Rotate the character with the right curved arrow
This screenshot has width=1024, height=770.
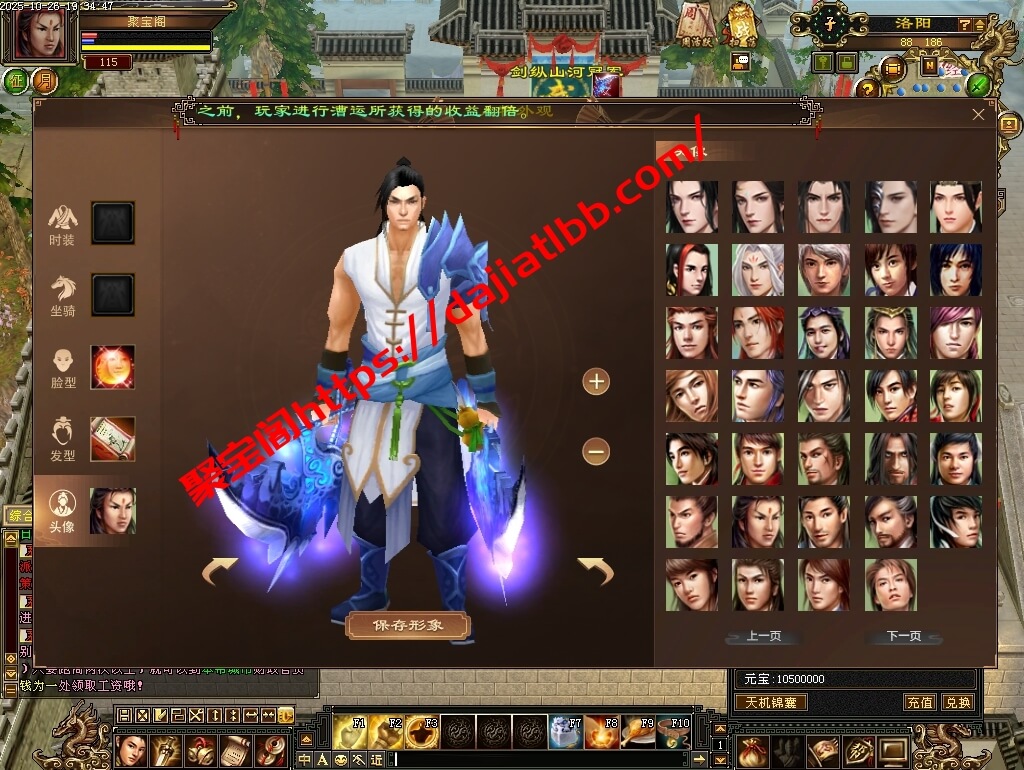click(596, 571)
